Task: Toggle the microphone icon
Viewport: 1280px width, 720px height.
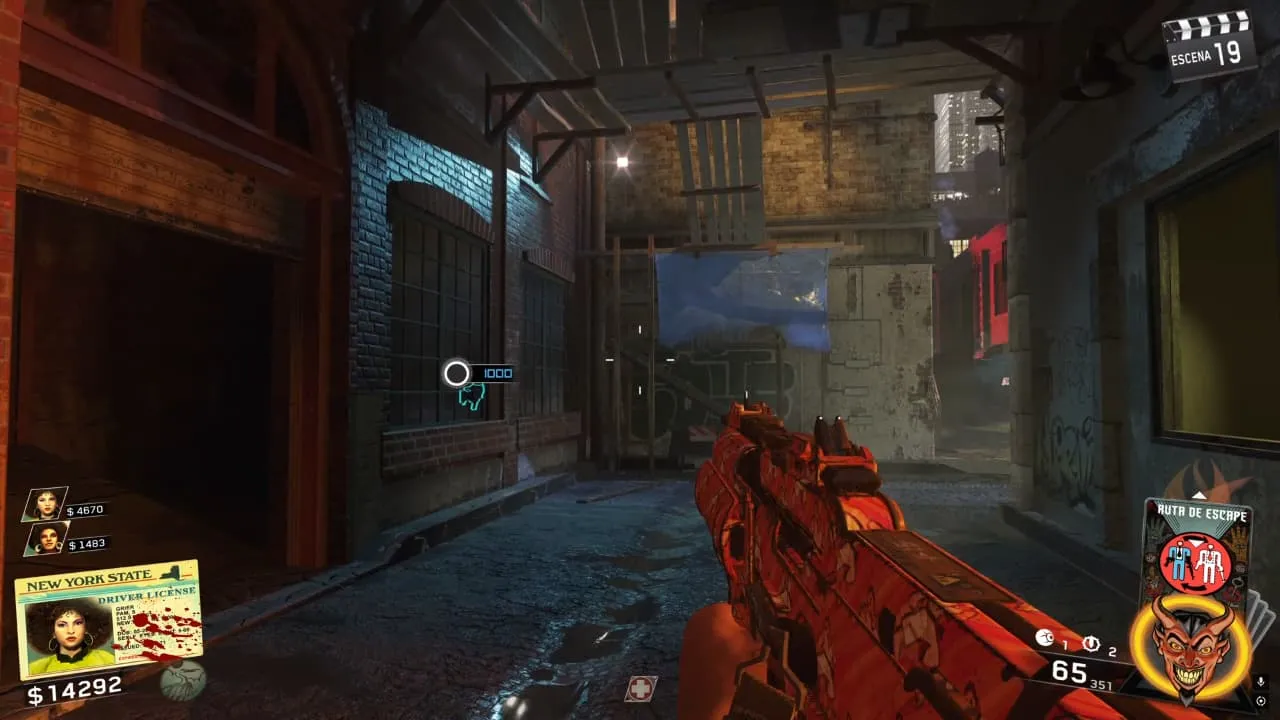Action: 1260,682
